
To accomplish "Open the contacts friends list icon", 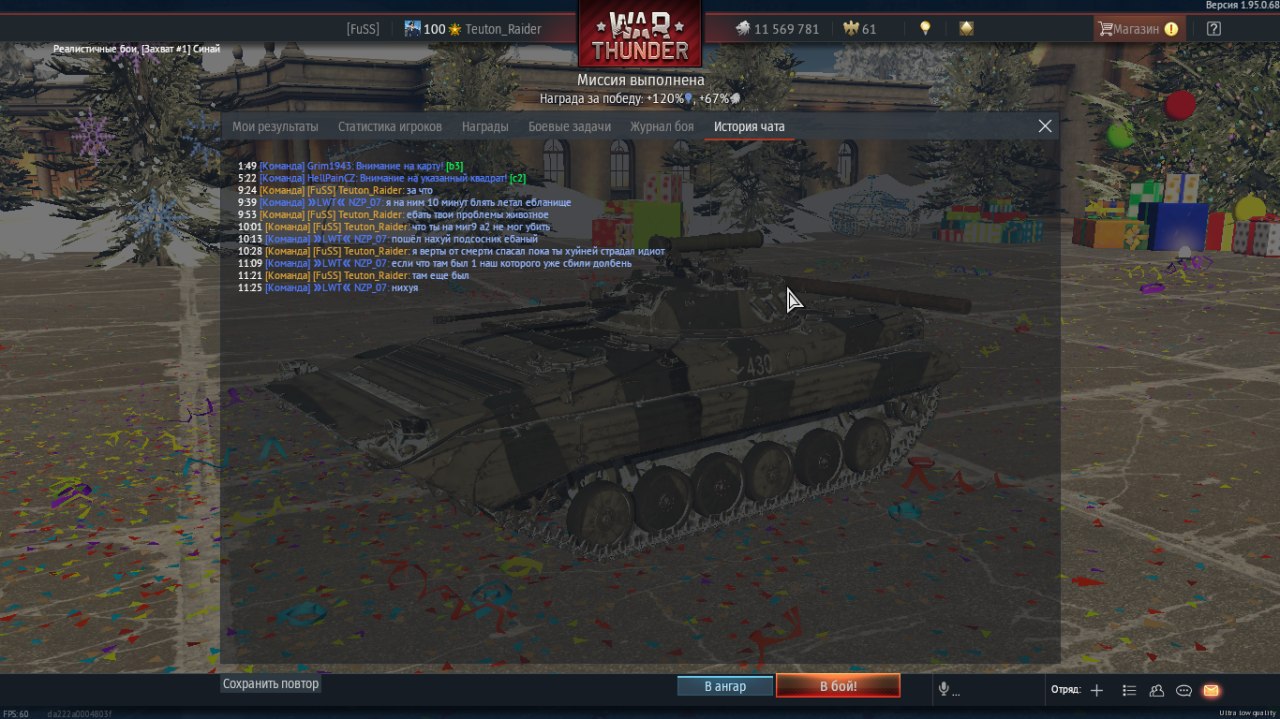I will click(1157, 690).
